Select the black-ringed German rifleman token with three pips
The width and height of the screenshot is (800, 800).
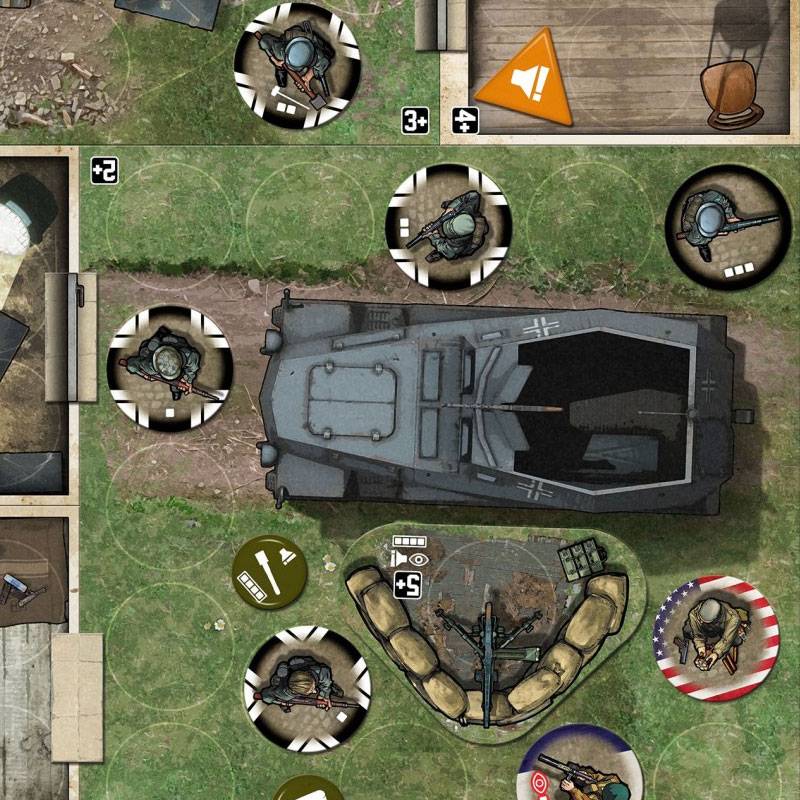[x=727, y=227]
